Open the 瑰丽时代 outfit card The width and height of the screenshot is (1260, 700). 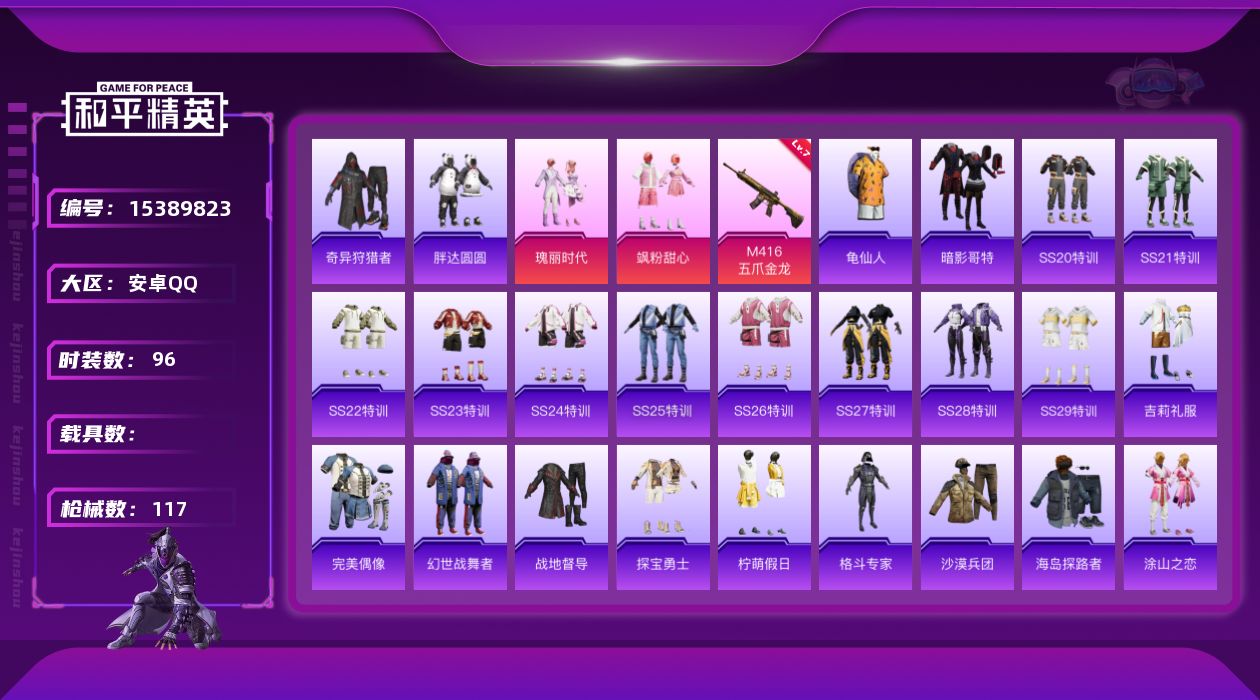click(x=561, y=211)
